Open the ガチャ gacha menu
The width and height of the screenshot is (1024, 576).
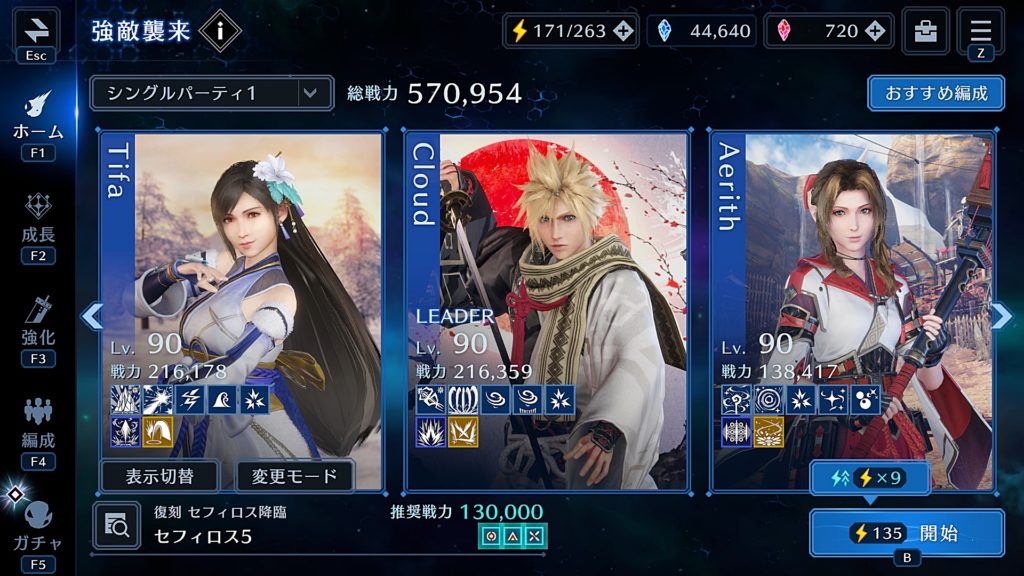[38, 525]
